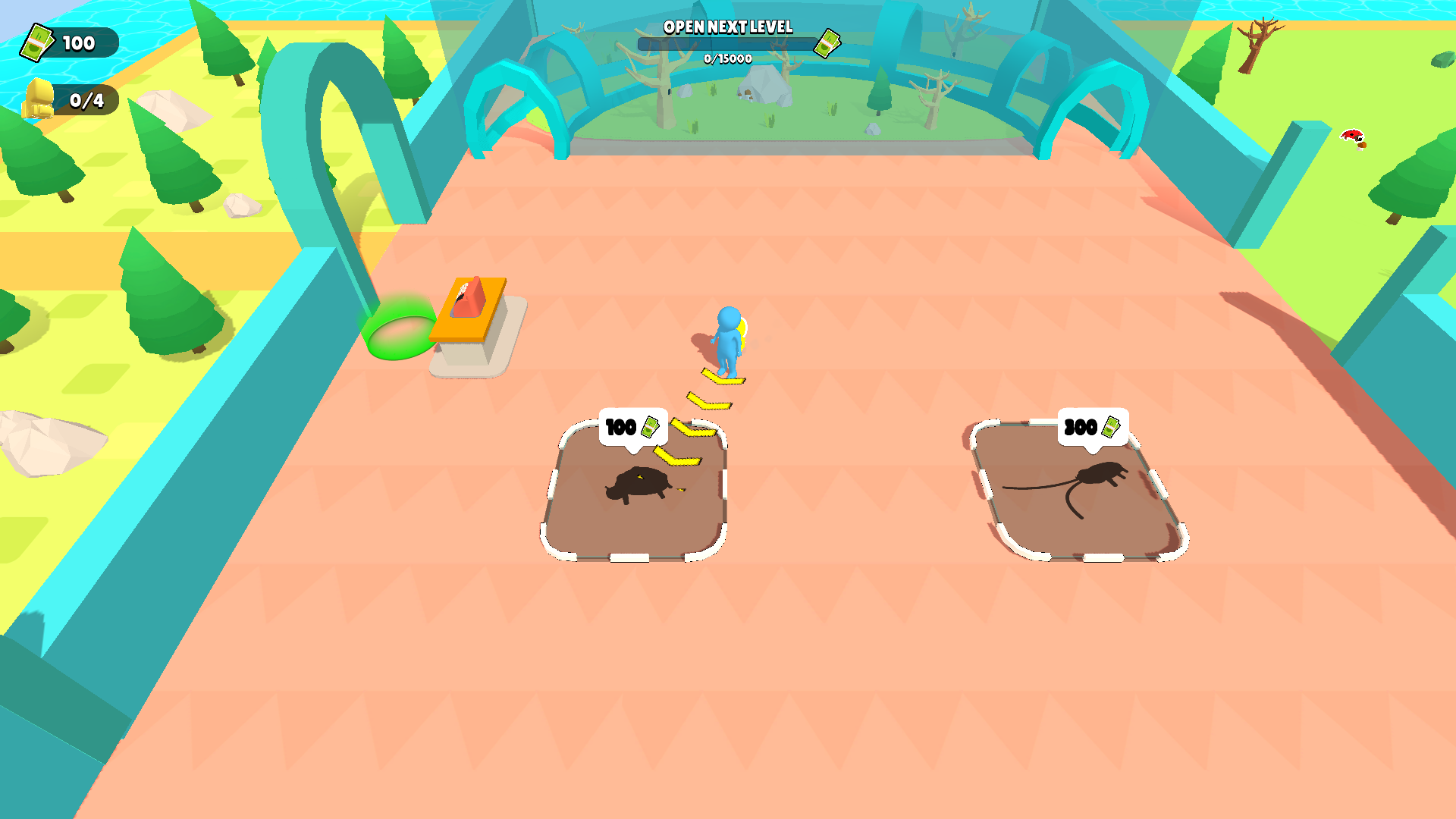Tap the money icon inside the 100 price bubble

pos(649,426)
